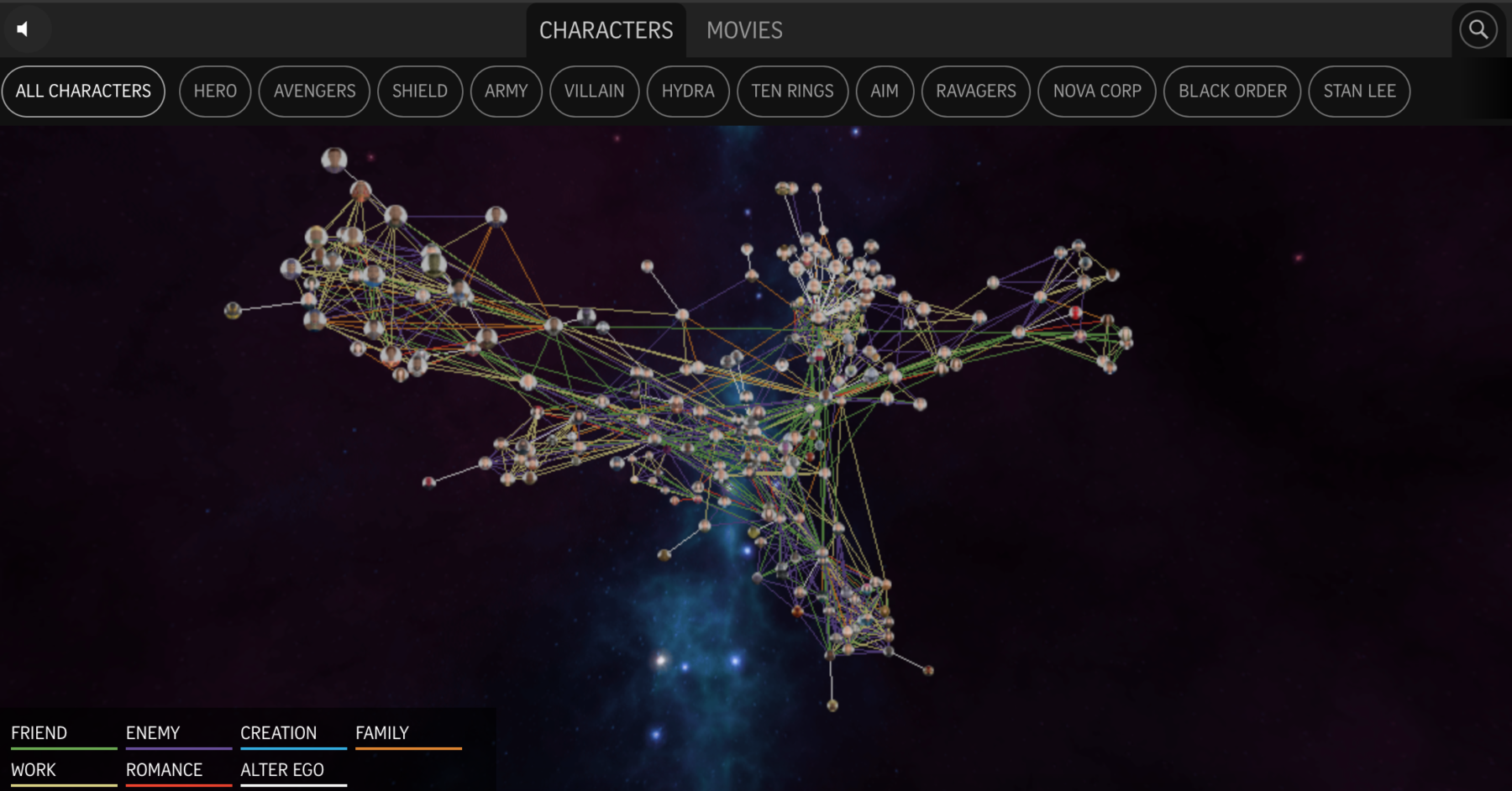Screen dimensions: 1512x791
Task: Show only the Avengers group
Action: point(314,92)
